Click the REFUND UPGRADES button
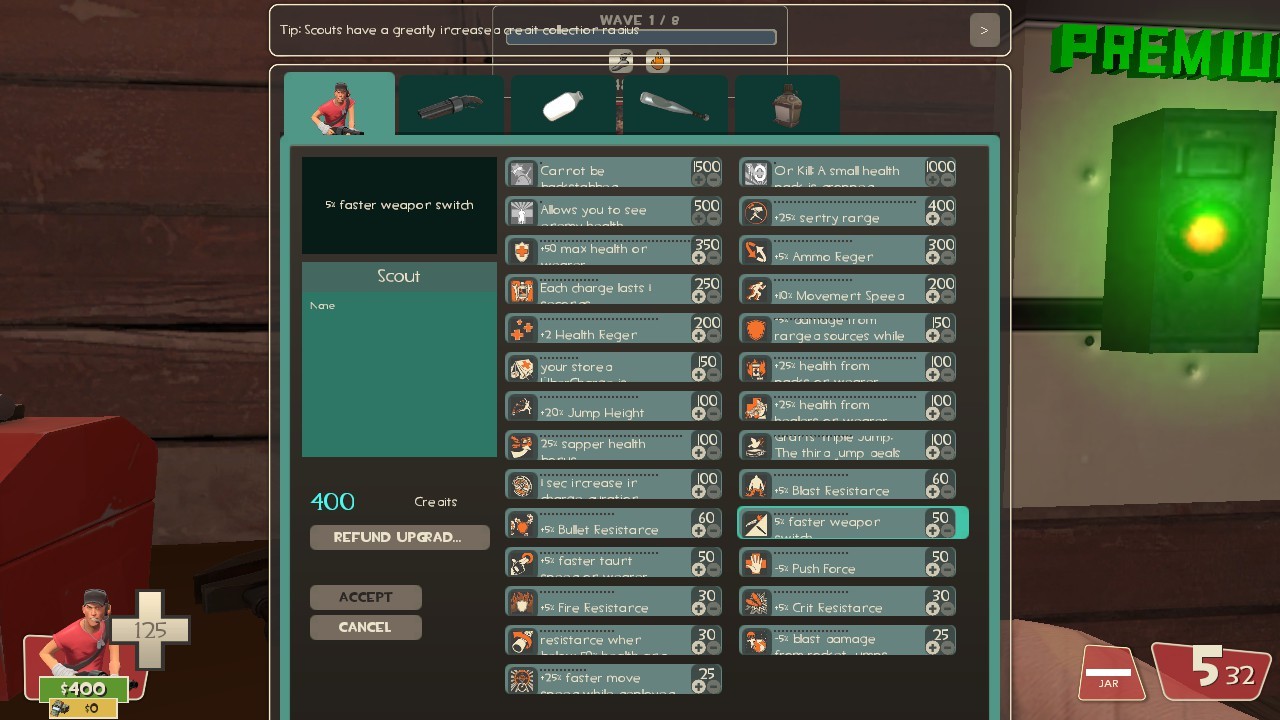The width and height of the screenshot is (1280, 720). (x=398, y=537)
